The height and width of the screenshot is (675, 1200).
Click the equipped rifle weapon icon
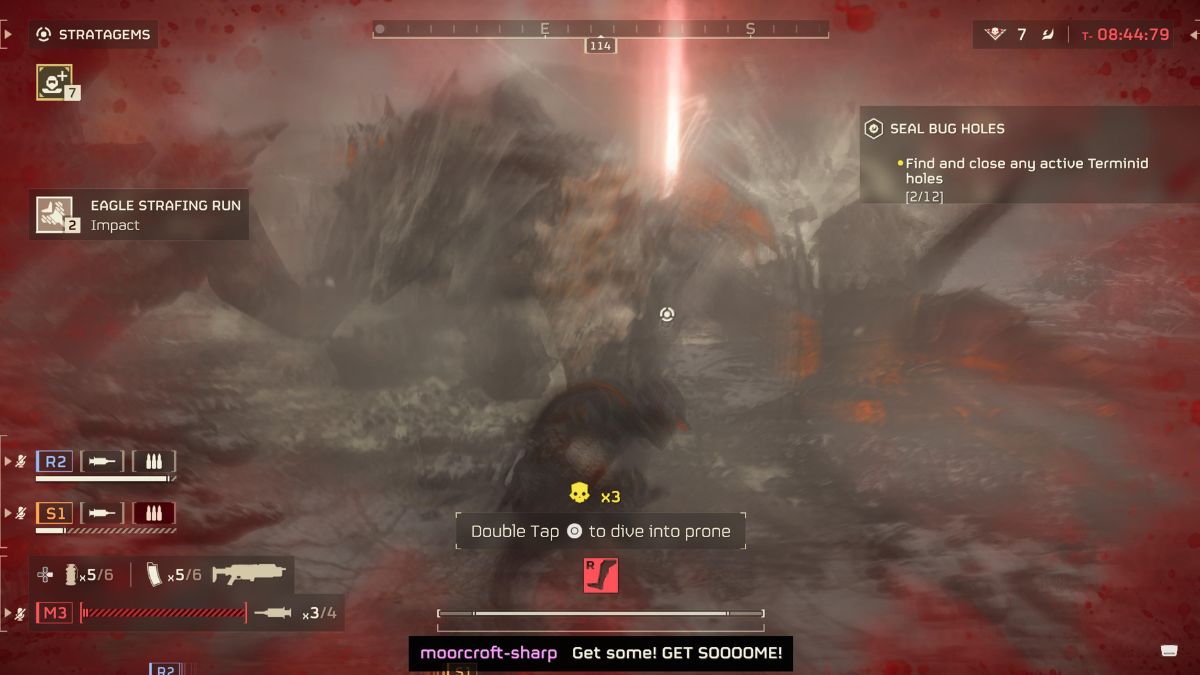pyautogui.click(x=248, y=574)
